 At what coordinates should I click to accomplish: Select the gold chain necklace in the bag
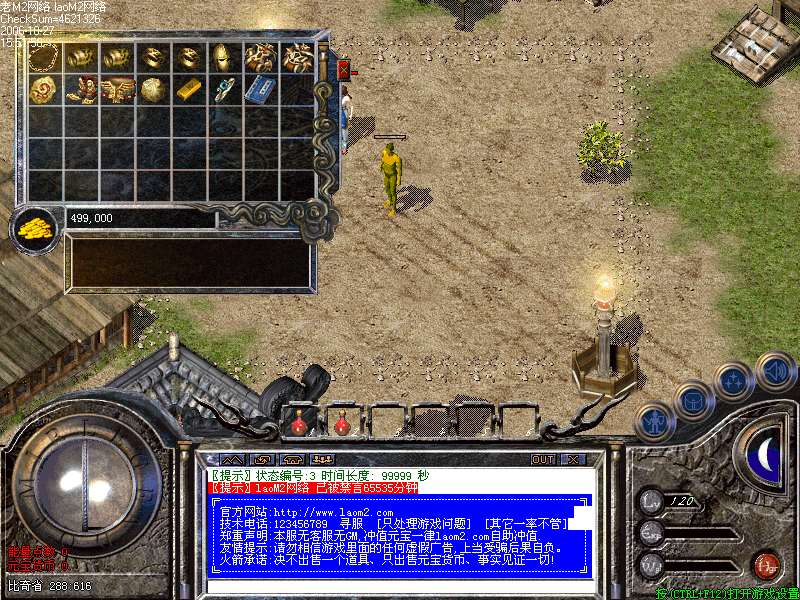click(x=44, y=57)
